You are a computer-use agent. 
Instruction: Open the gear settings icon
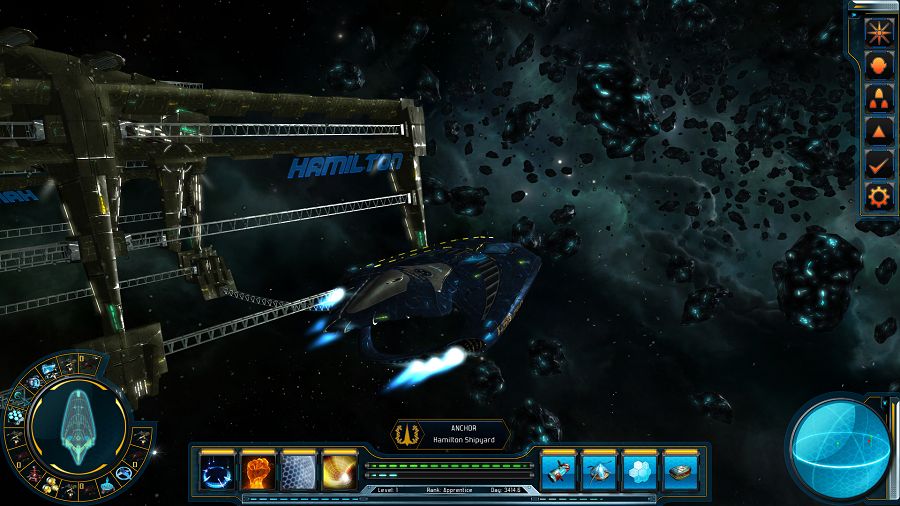tap(878, 196)
